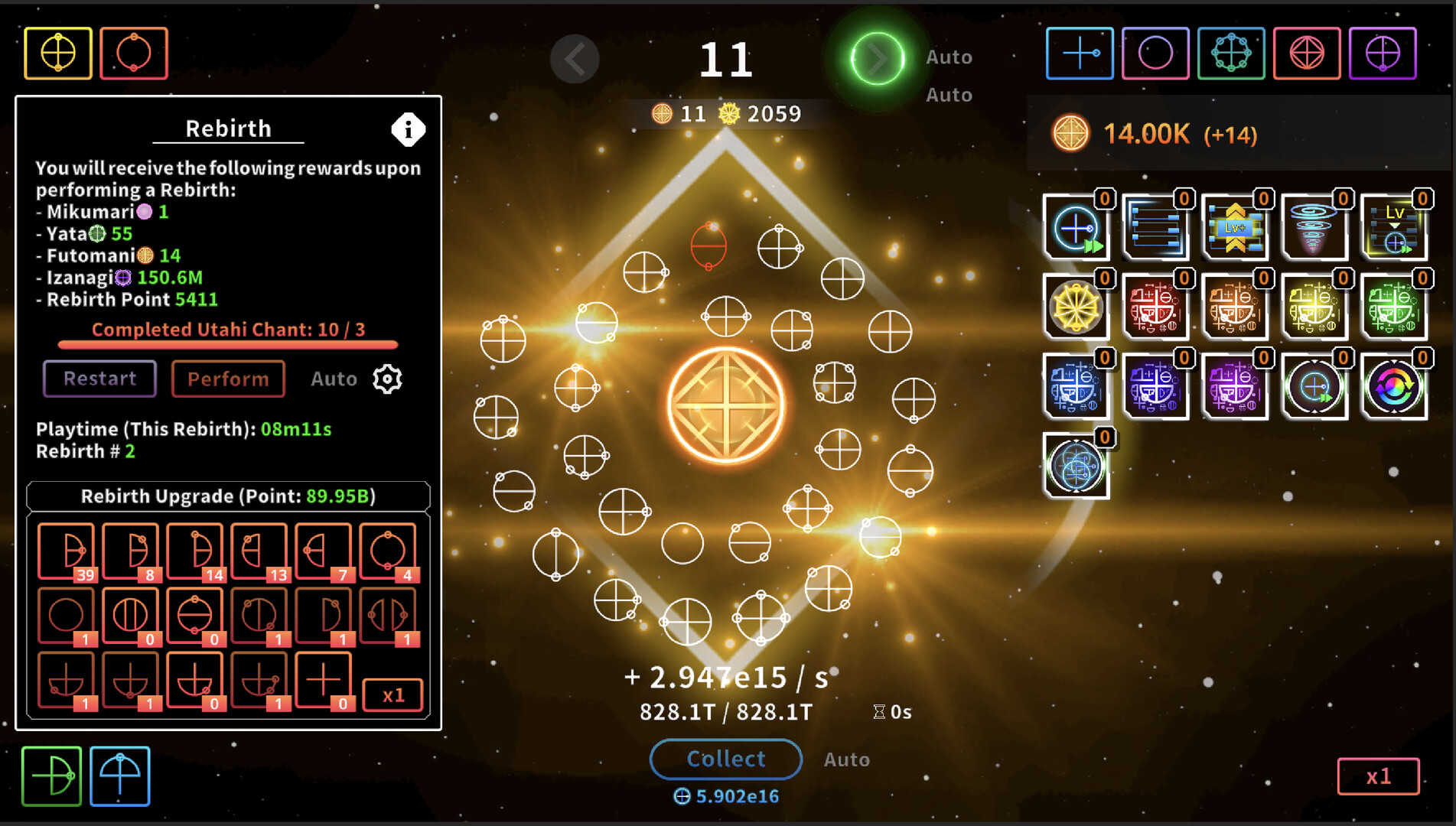Toggle Auto beside the green progress ring
Viewport: 1456px width, 826px height.
pos(949,56)
